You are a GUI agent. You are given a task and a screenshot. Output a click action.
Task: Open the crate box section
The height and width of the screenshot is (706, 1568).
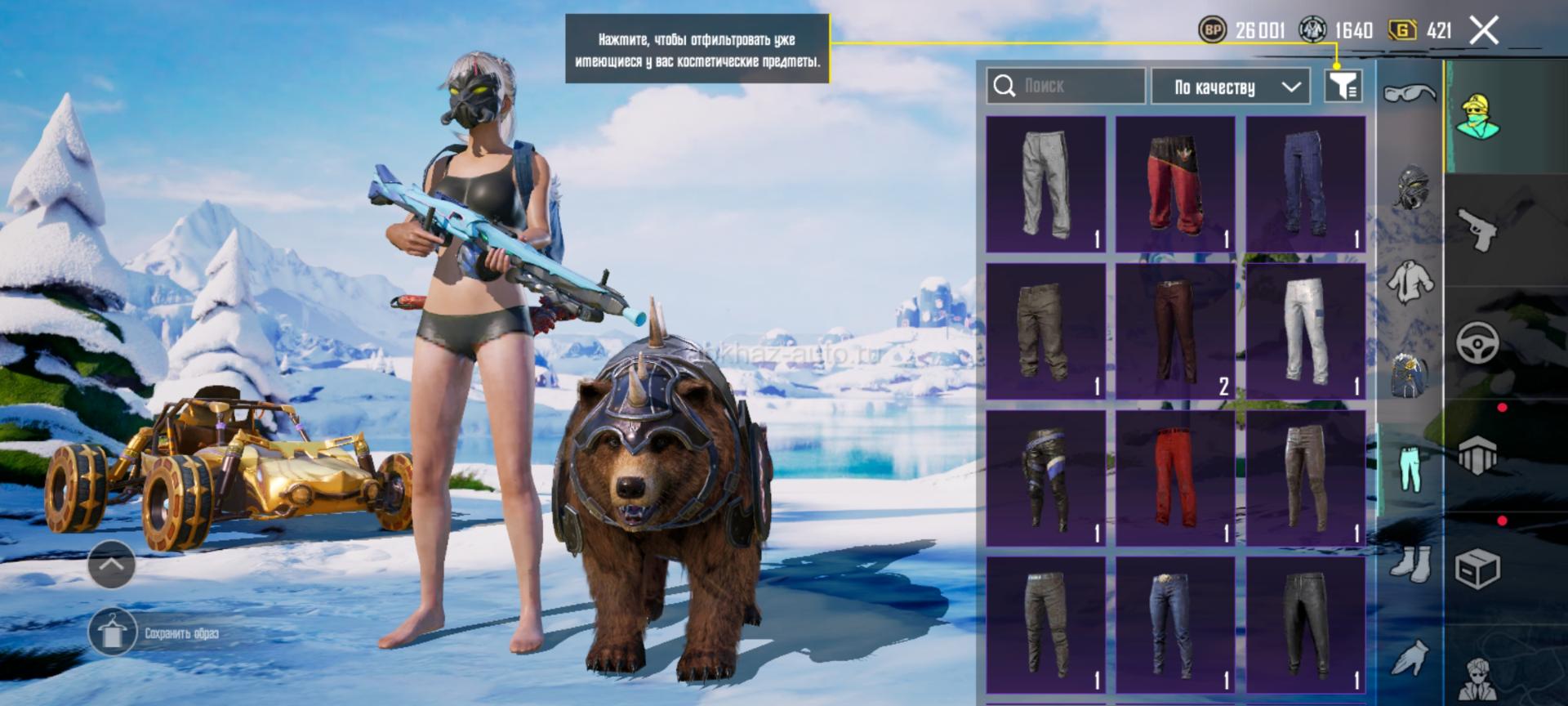[1478, 569]
